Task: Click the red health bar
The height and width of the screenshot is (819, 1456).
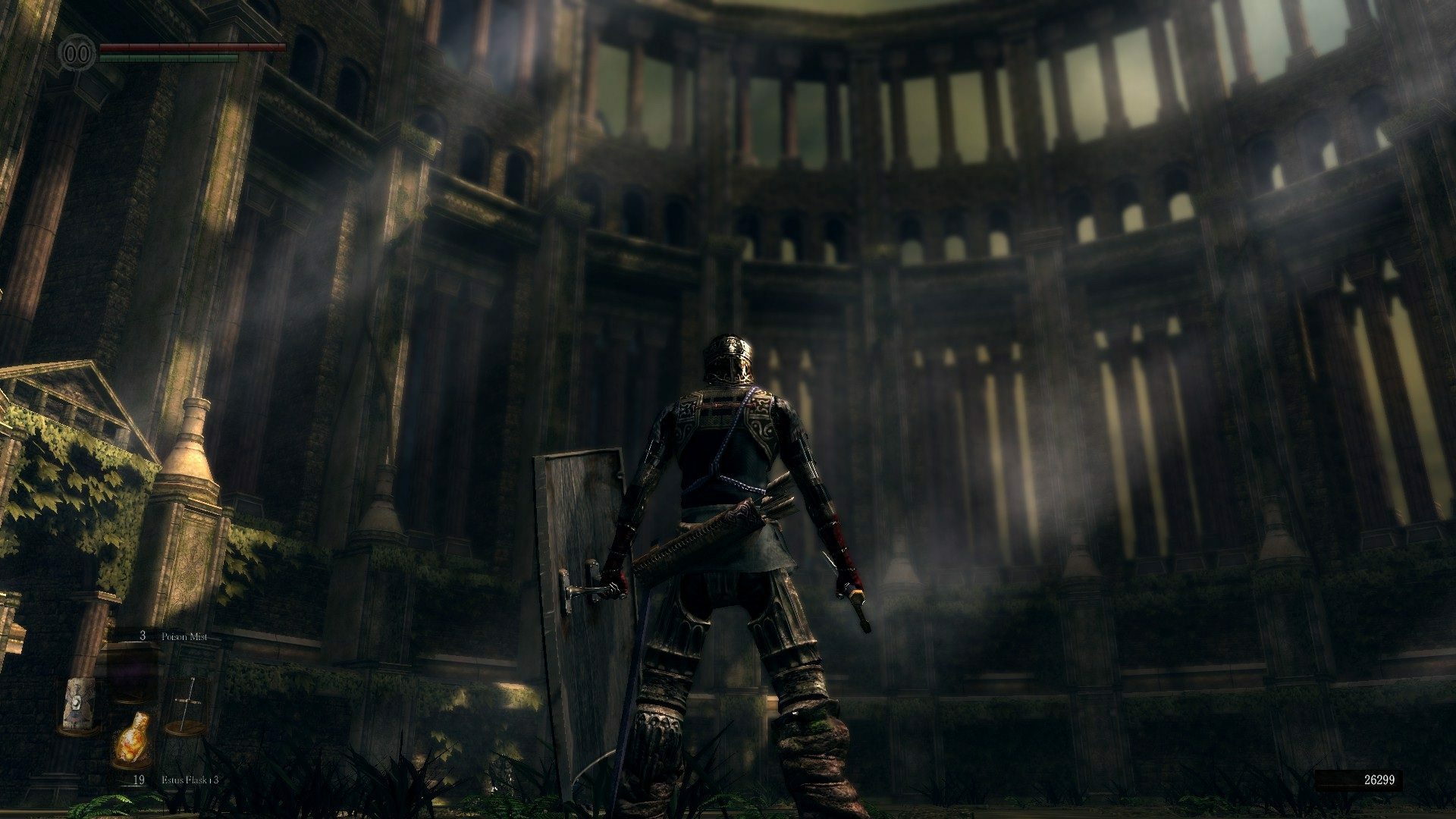Action: point(190,47)
